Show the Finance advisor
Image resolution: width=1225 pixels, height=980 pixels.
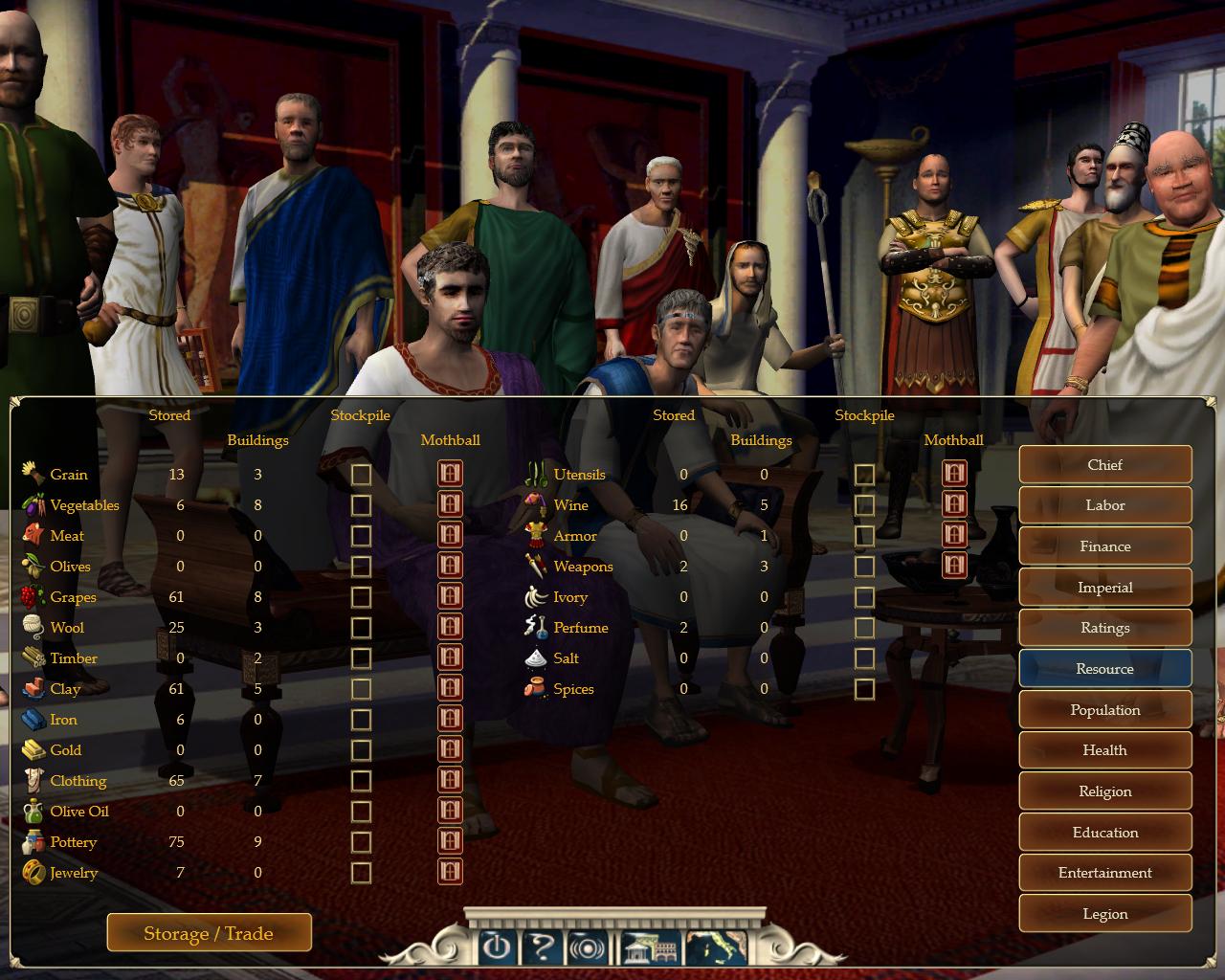click(1104, 546)
